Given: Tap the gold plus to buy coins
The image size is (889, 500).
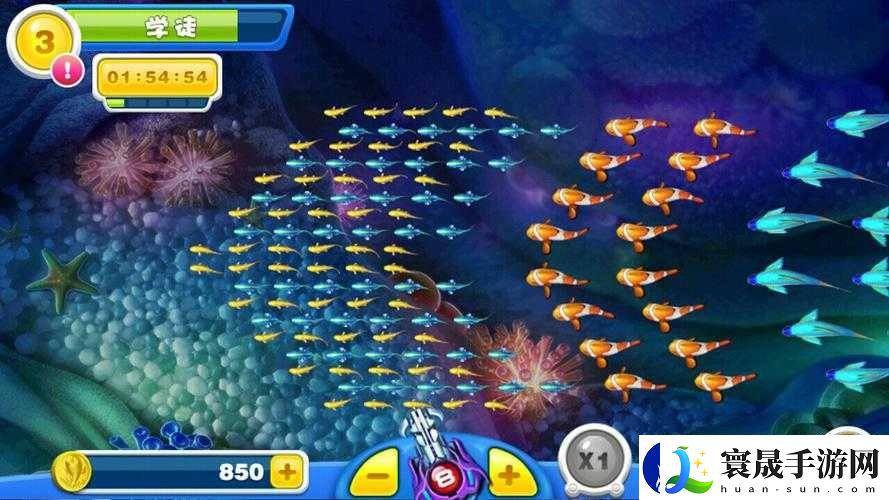Looking at the screenshot, I should [287, 471].
